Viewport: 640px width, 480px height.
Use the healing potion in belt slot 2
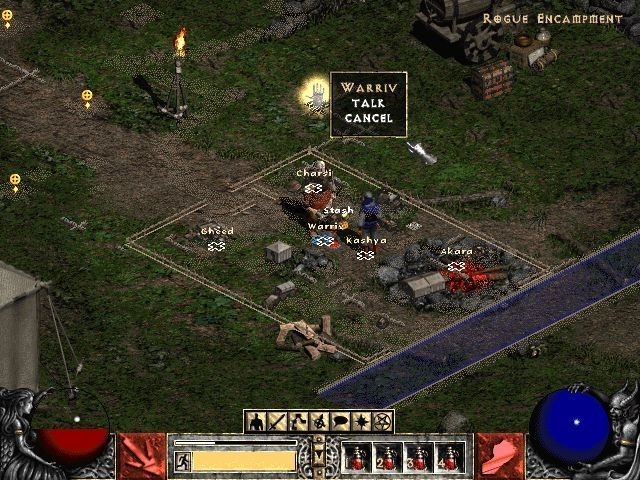click(386, 458)
